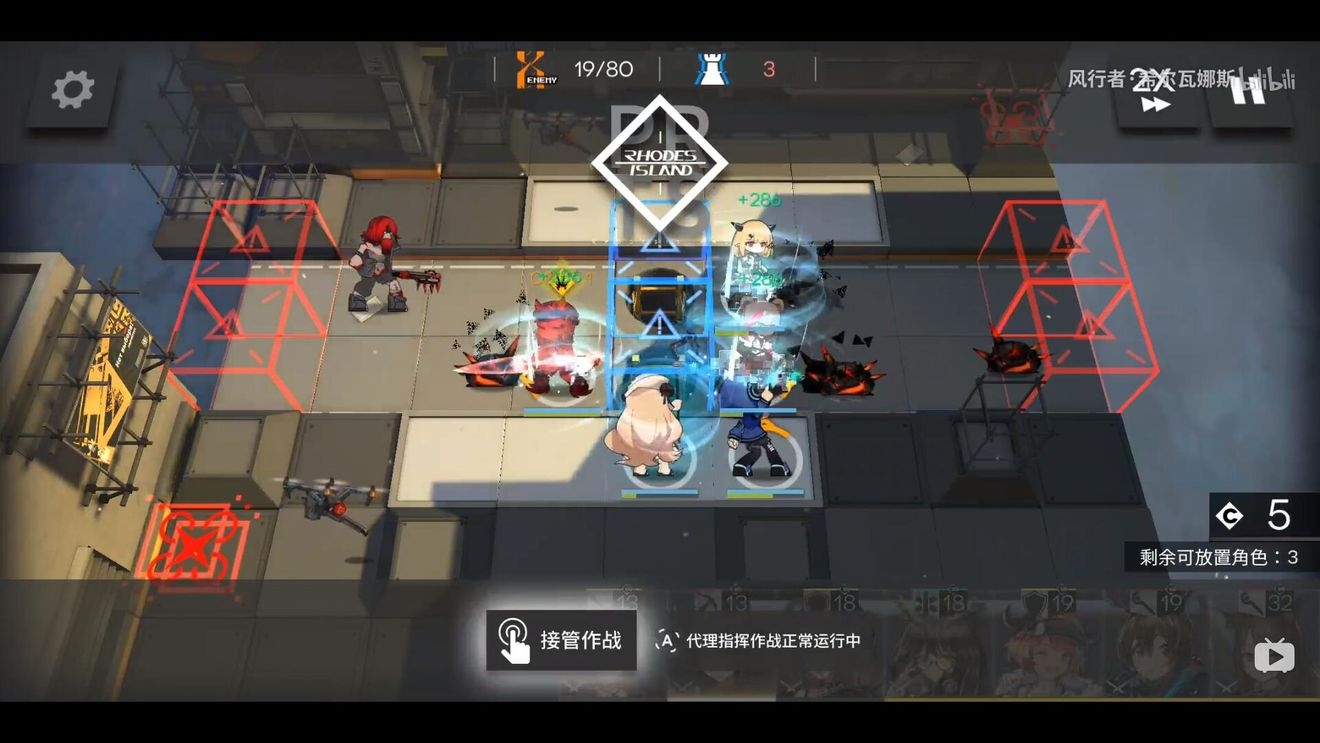Click the bilibili TV play icon
Screen dimensions: 1320x743
pos(1274,656)
